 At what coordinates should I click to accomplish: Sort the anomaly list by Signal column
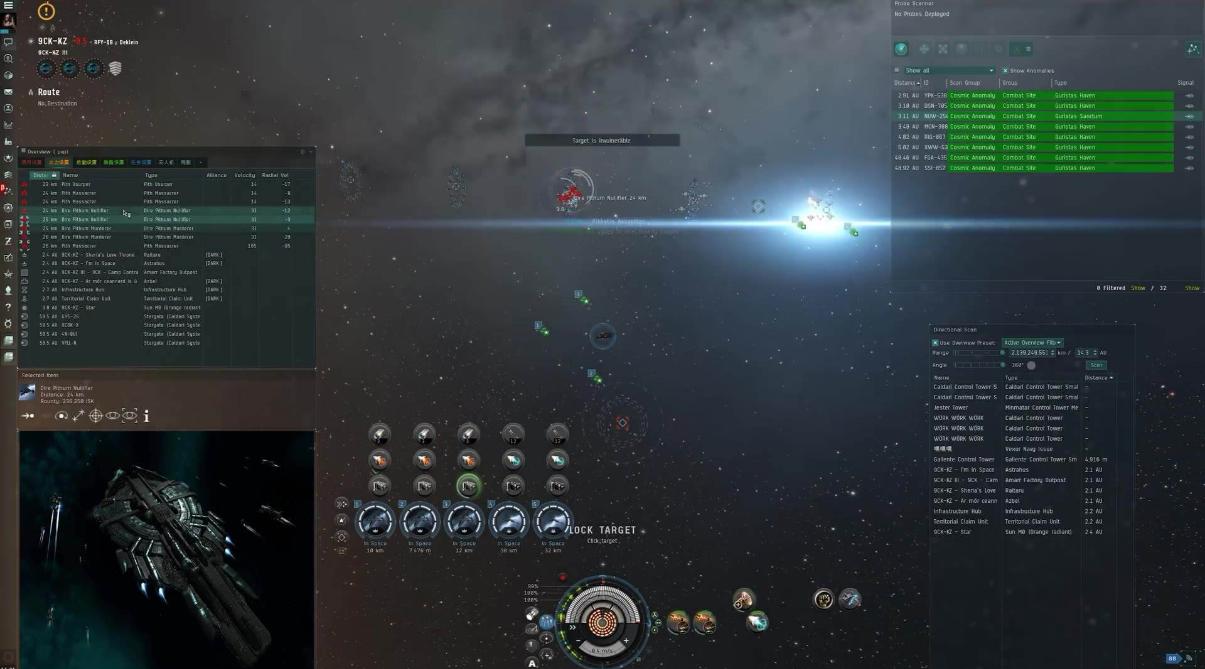pyautogui.click(x=1185, y=83)
